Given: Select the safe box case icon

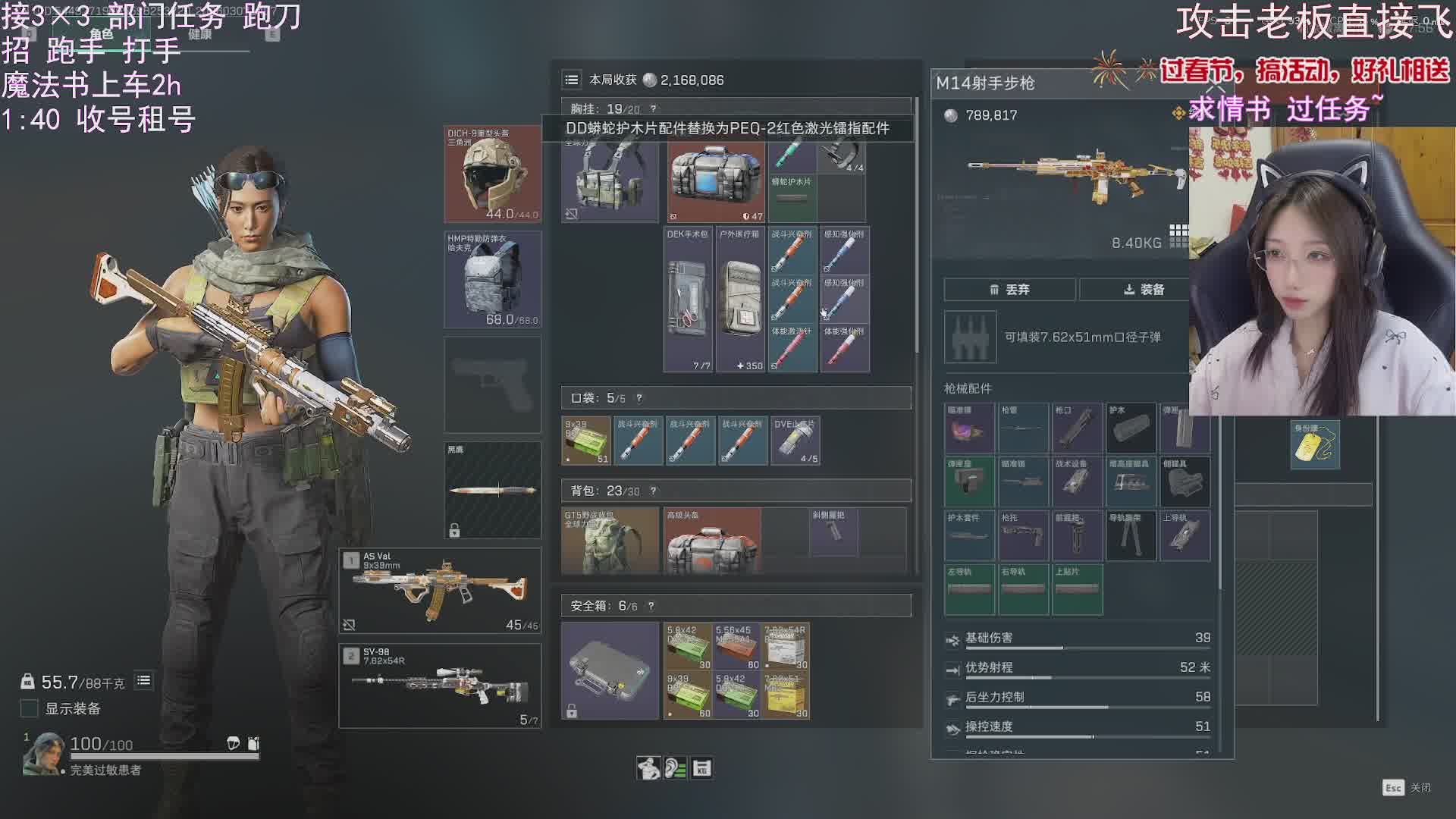Looking at the screenshot, I should pos(610,670).
